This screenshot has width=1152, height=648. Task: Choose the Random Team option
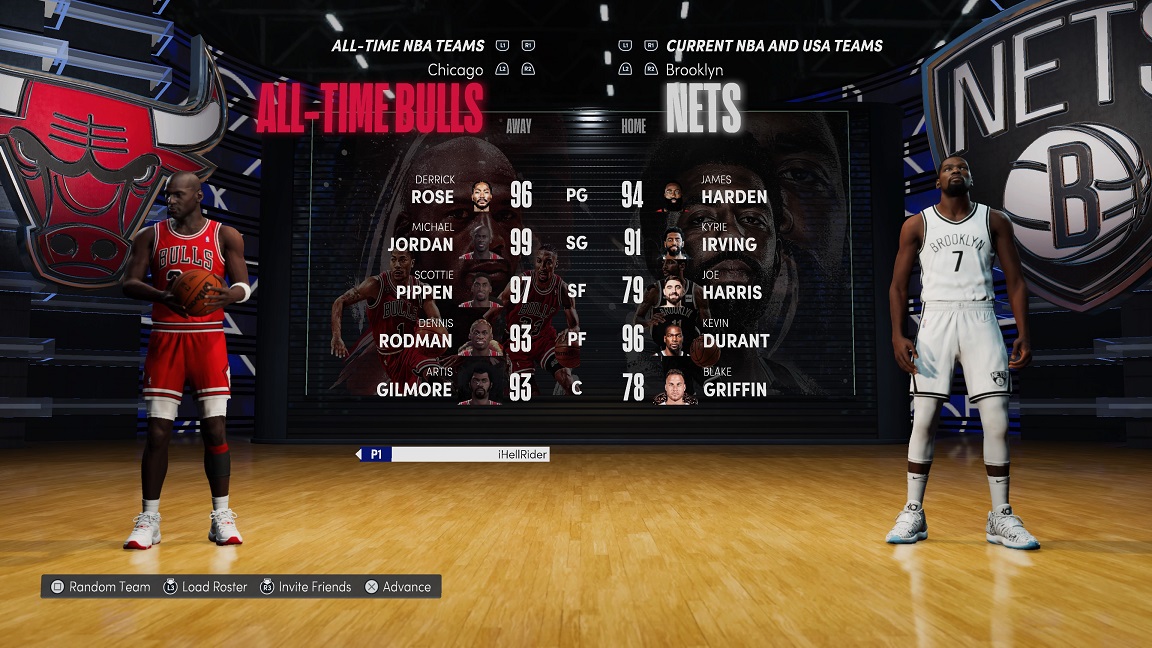point(101,587)
